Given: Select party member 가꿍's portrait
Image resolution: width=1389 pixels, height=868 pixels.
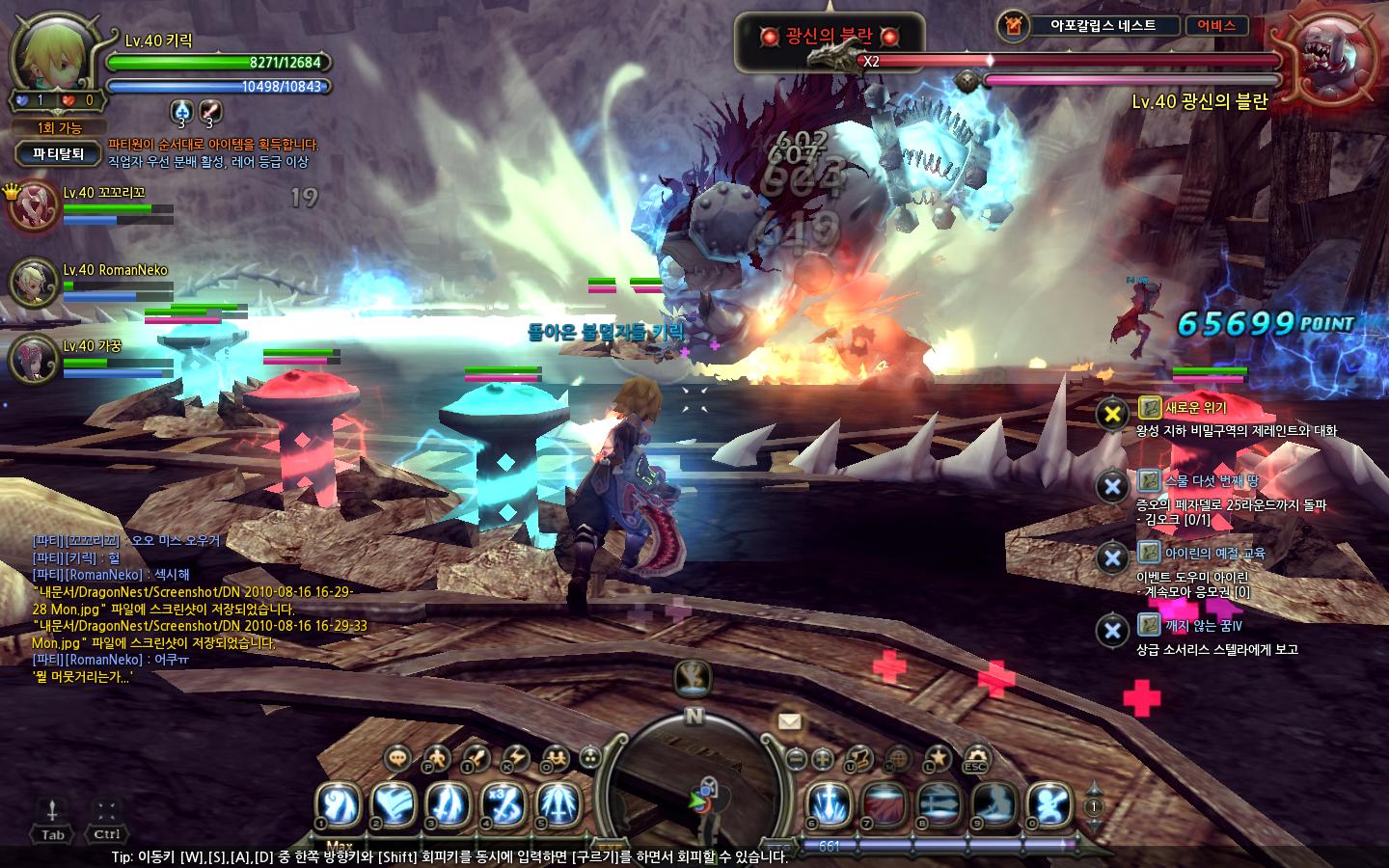Looking at the screenshot, I should click(34, 357).
